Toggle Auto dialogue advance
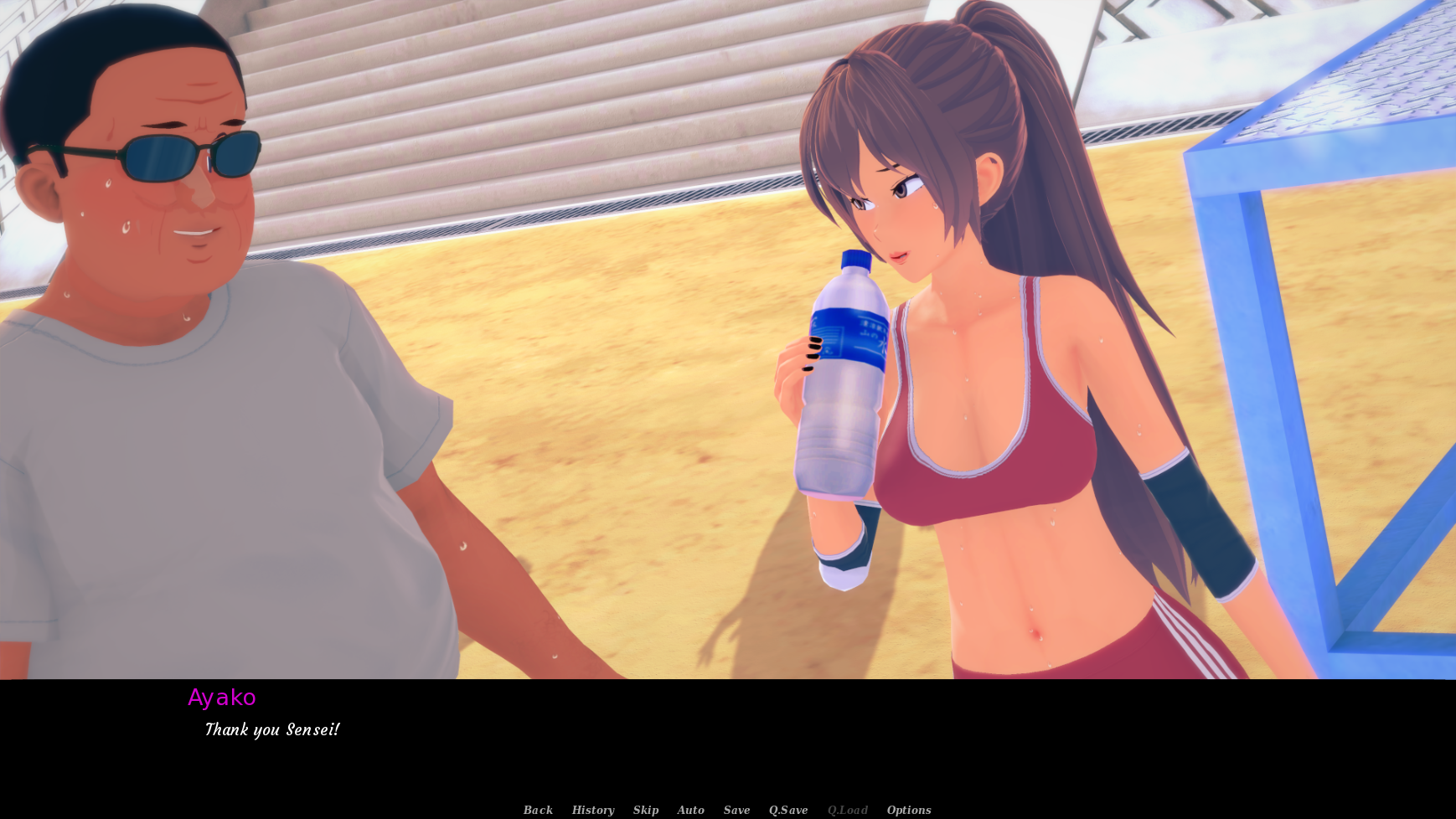This screenshot has width=1456, height=819. [690, 810]
